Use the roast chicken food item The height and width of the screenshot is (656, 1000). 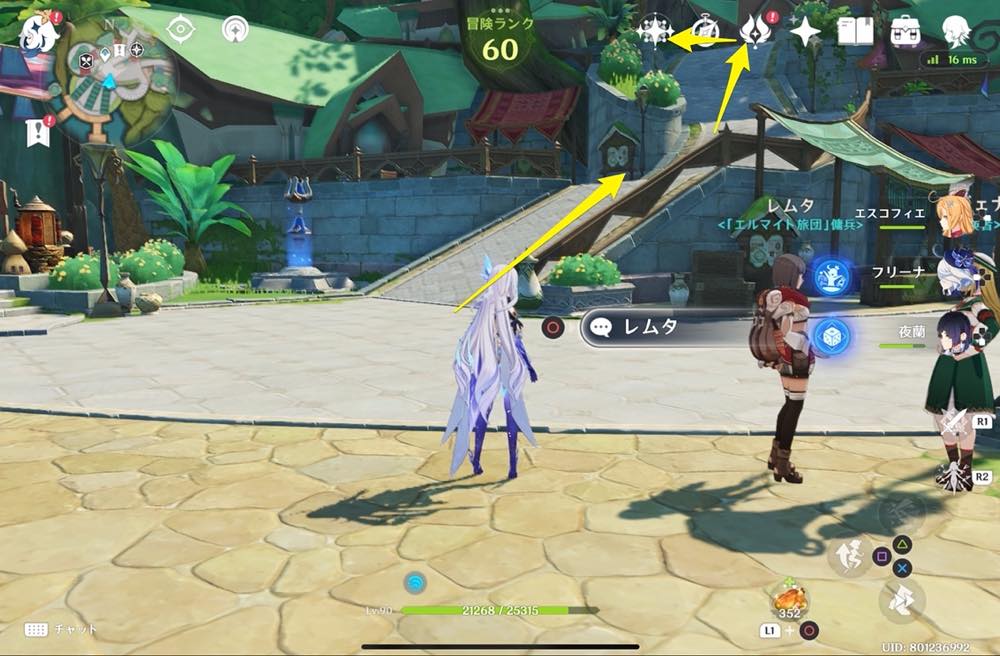(x=790, y=600)
